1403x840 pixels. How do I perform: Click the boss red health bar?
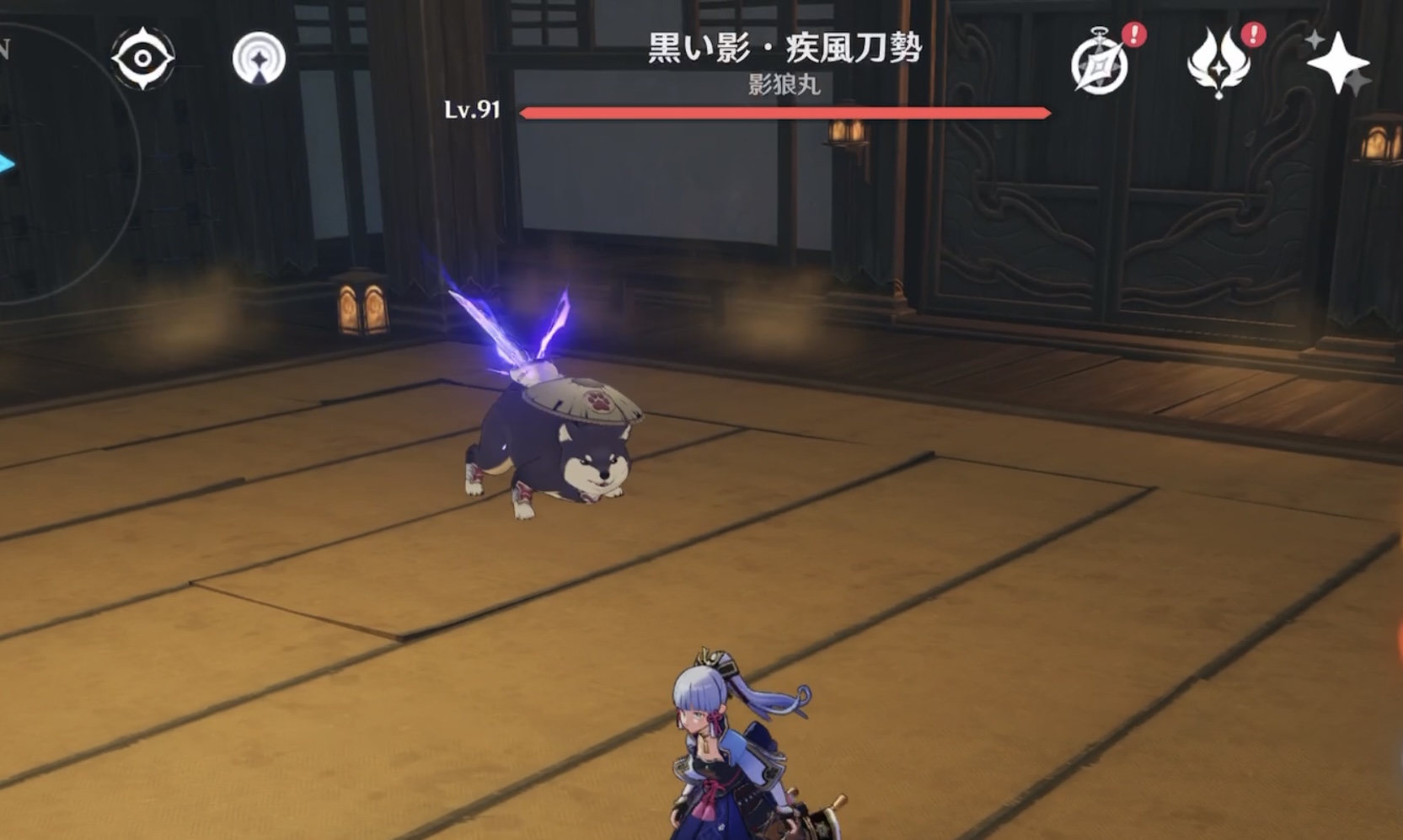click(784, 110)
